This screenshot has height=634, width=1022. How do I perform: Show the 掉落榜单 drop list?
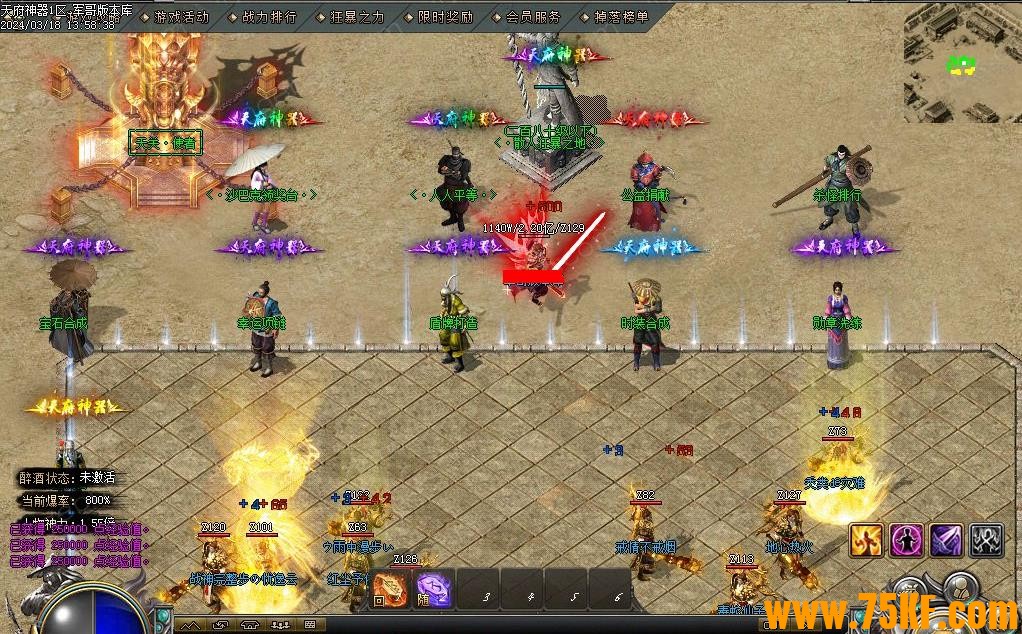coord(621,17)
